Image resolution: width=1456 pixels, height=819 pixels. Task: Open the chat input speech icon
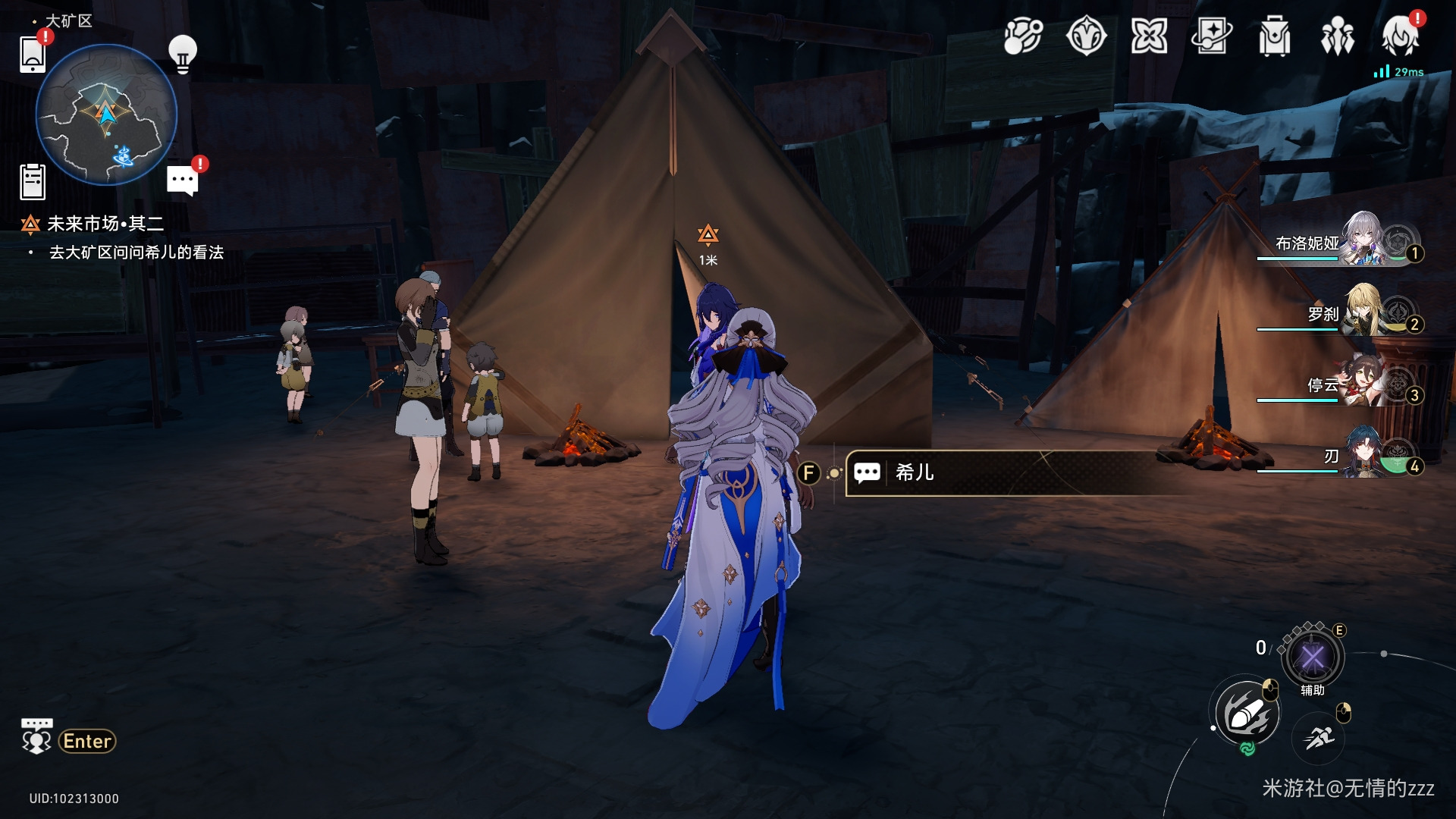pos(36,737)
